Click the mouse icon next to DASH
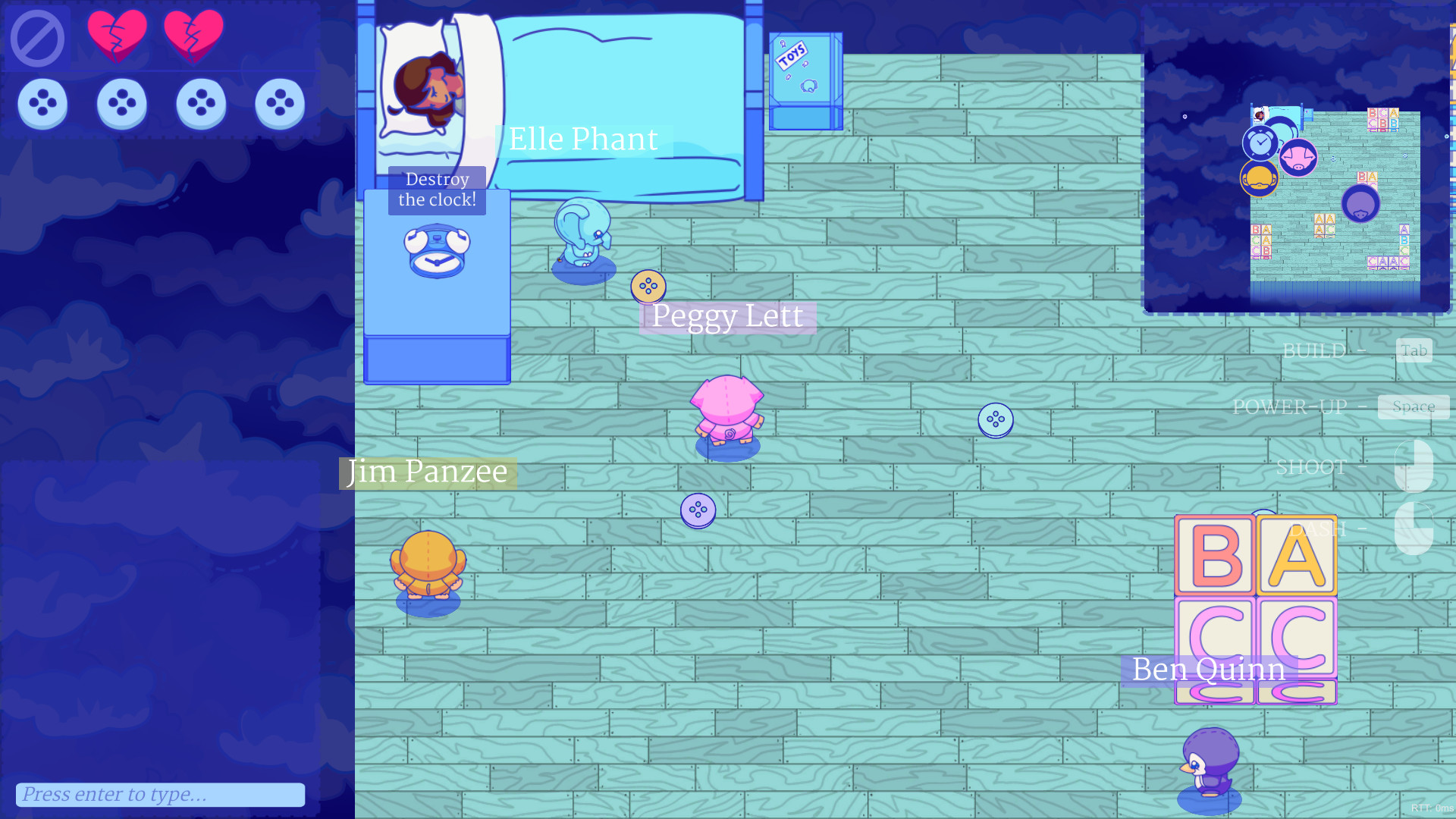 (1414, 529)
